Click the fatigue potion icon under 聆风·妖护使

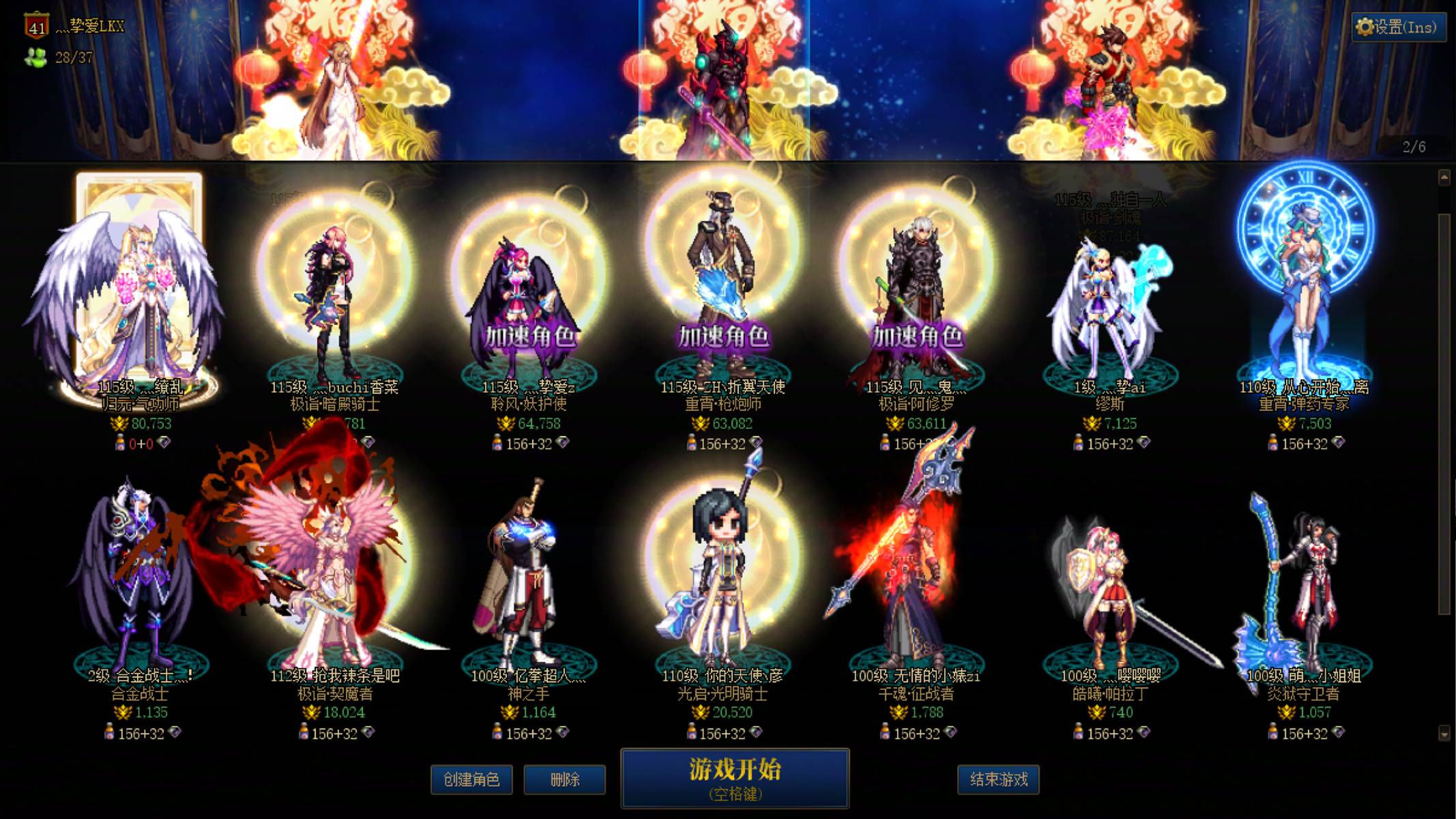click(x=498, y=442)
